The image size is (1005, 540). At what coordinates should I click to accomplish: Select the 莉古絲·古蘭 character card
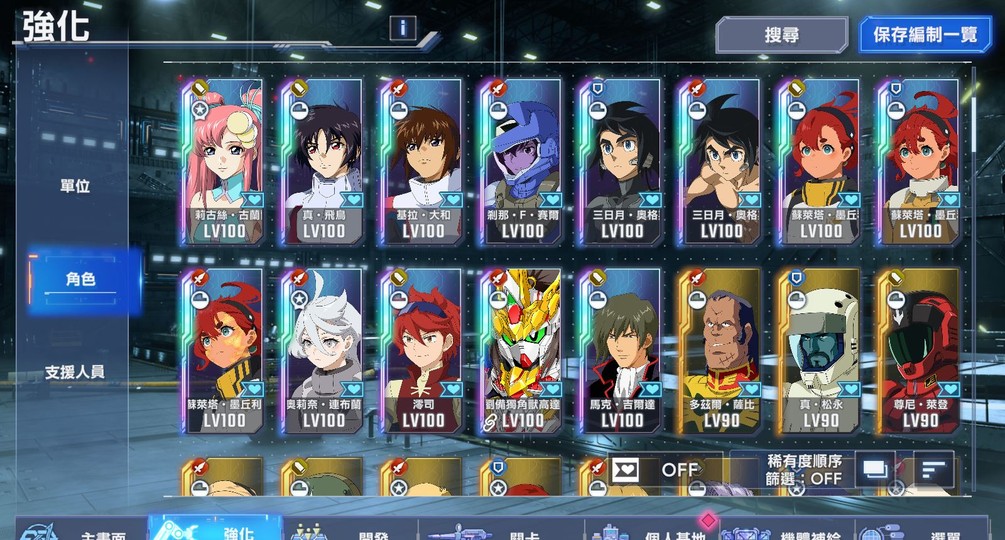point(222,163)
